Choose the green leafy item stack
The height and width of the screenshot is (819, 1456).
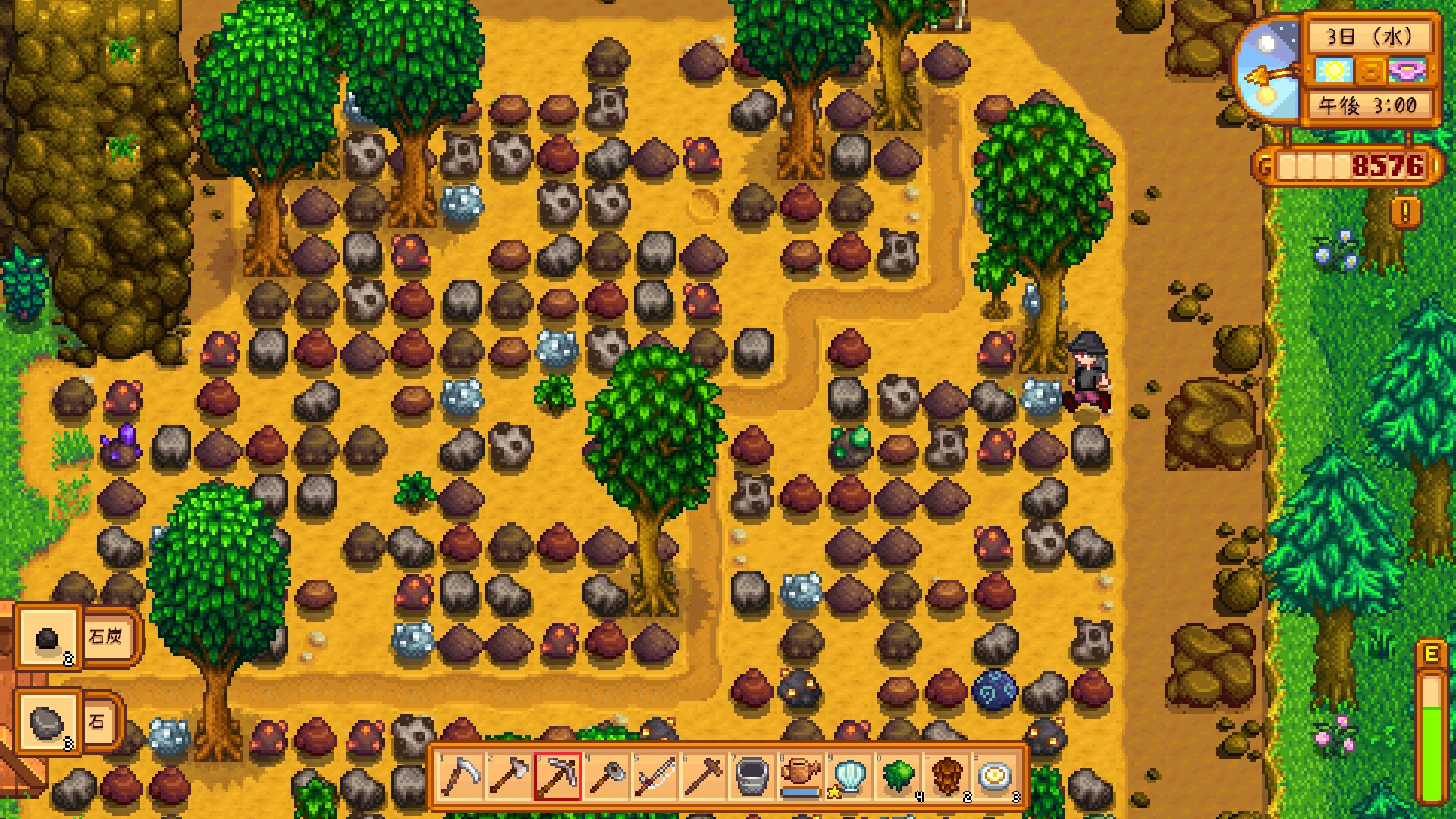898,777
